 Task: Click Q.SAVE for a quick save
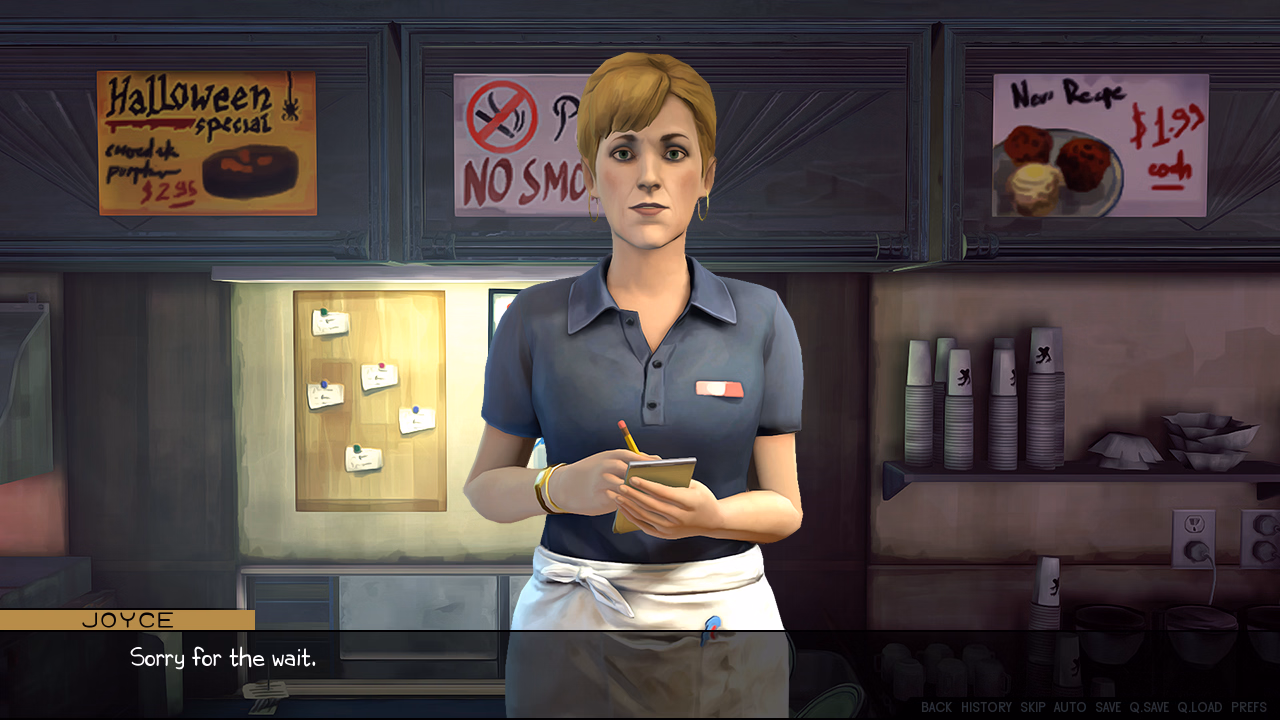(x=1149, y=707)
